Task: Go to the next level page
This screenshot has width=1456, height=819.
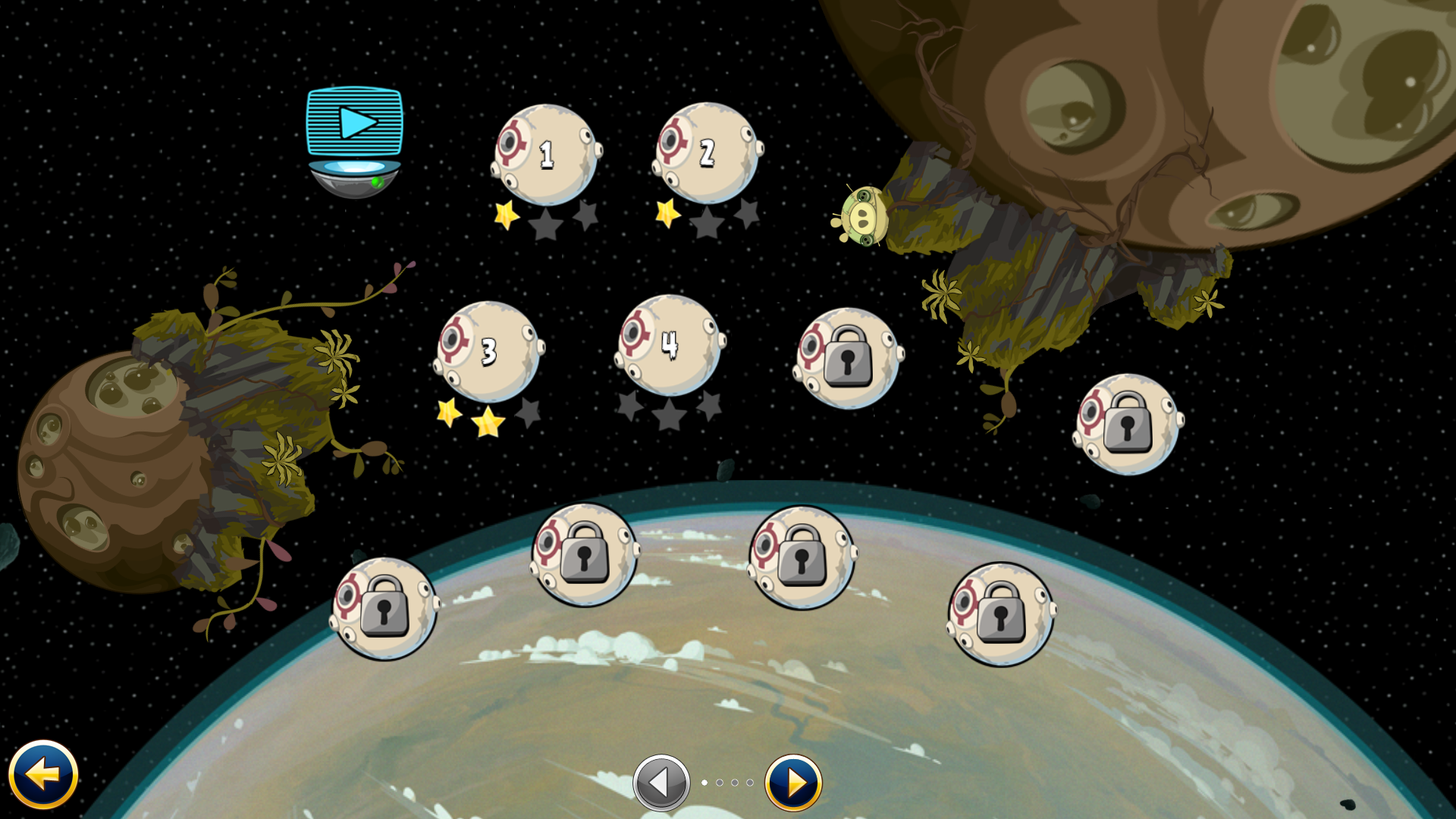Action: (x=793, y=783)
